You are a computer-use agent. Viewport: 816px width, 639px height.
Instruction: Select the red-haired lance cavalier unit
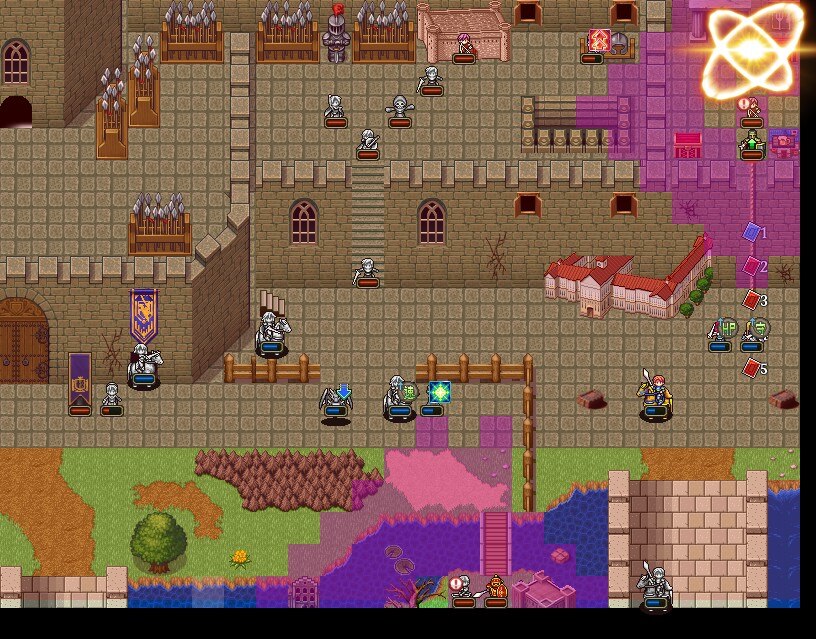[656, 392]
